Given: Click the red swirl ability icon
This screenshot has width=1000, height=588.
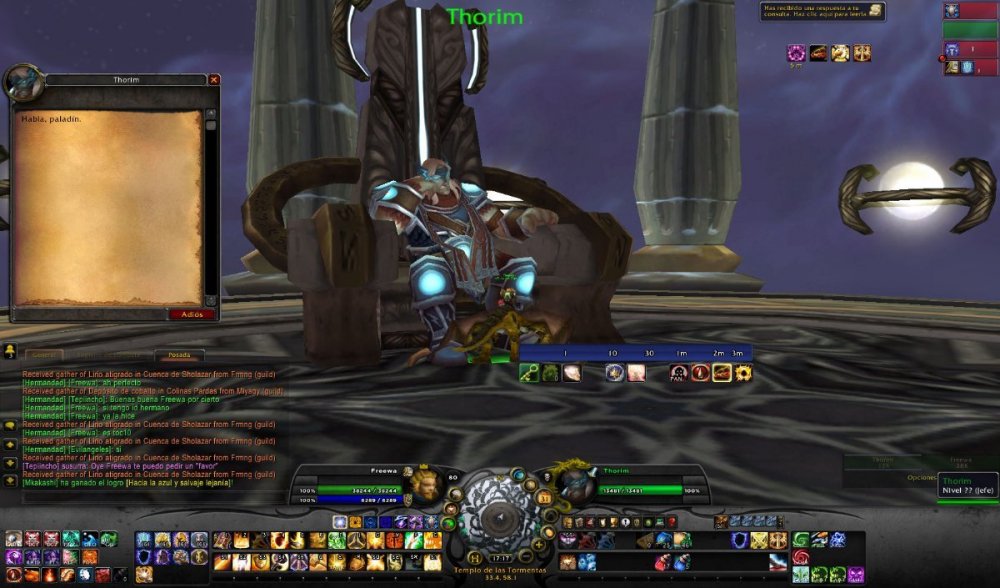Looking at the screenshot, I should tap(801, 557).
